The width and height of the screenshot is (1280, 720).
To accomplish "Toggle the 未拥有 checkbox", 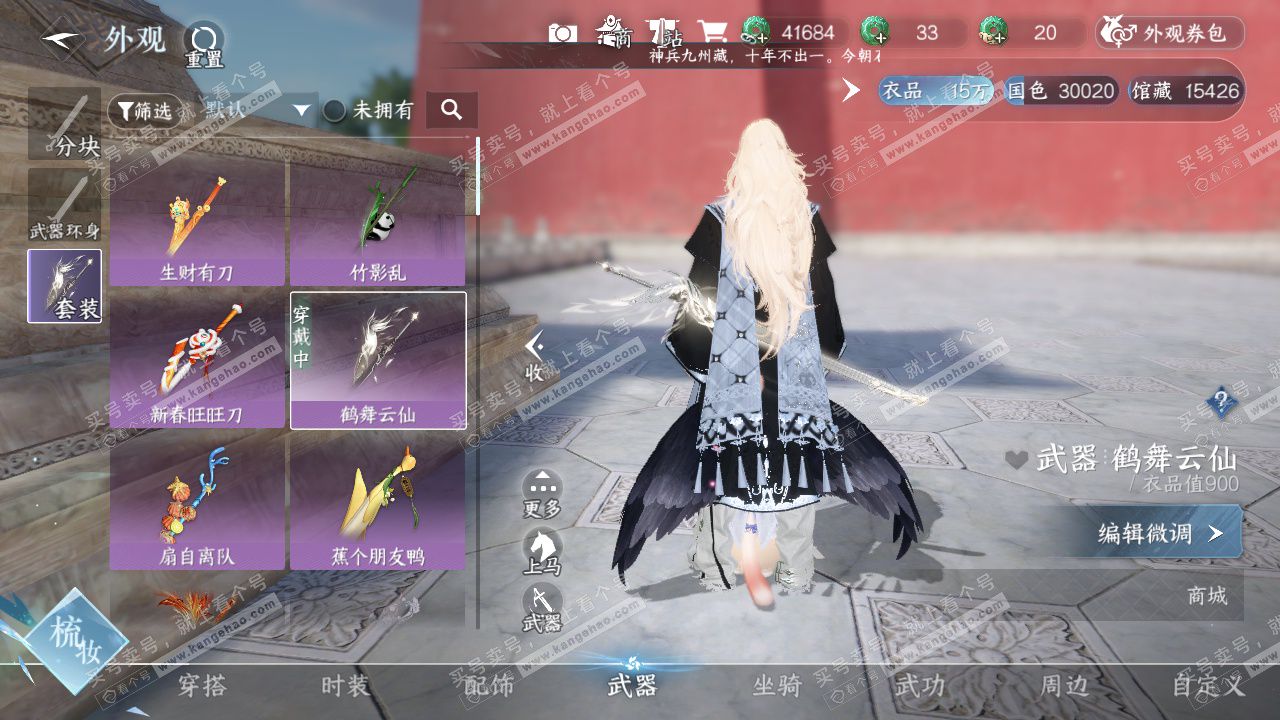I will click(x=335, y=111).
